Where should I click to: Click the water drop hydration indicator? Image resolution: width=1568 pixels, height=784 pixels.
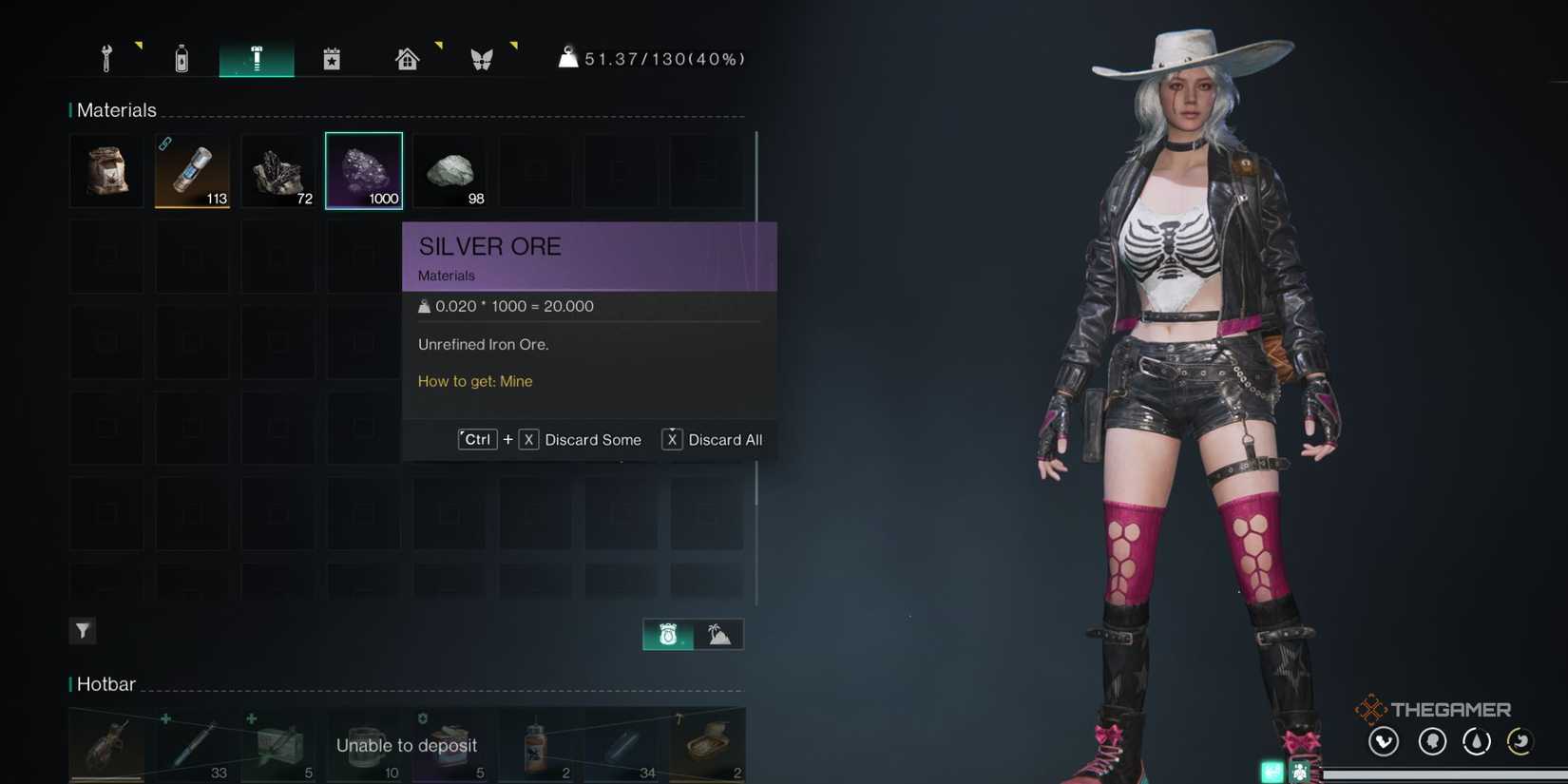coord(1476,741)
